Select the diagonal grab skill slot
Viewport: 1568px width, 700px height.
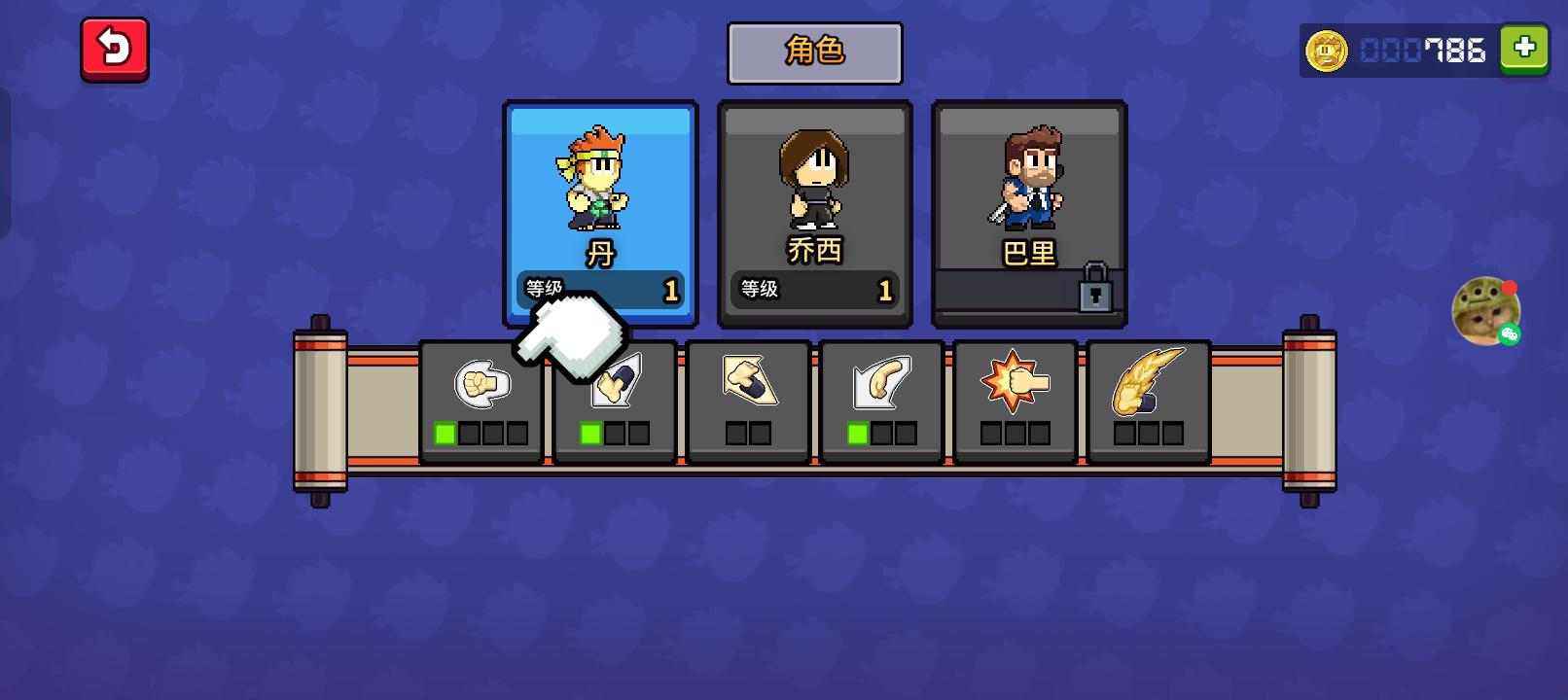coord(748,401)
